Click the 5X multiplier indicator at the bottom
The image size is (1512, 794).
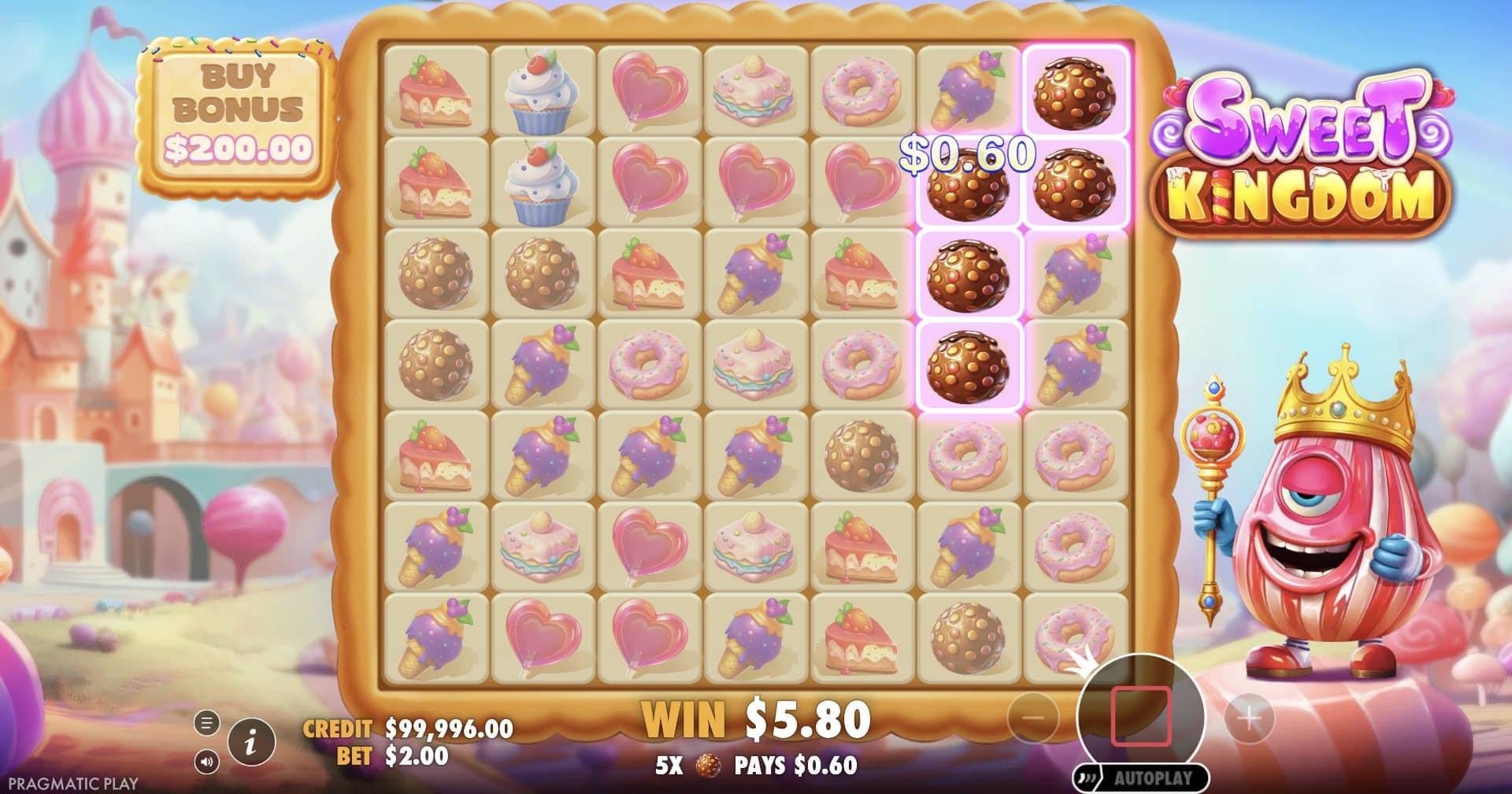(x=666, y=764)
